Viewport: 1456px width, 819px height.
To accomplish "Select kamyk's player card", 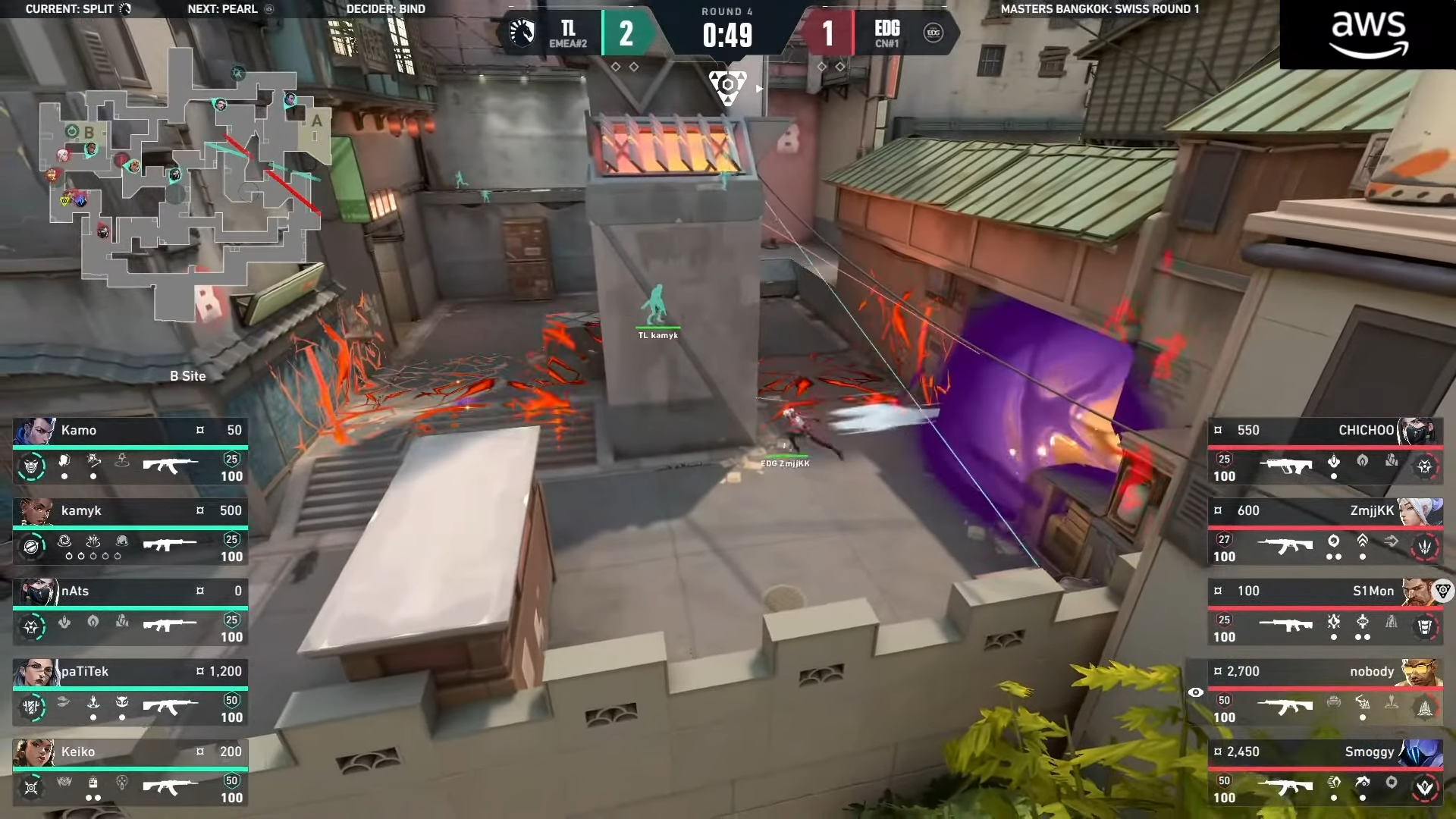I will (x=130, y=532).
